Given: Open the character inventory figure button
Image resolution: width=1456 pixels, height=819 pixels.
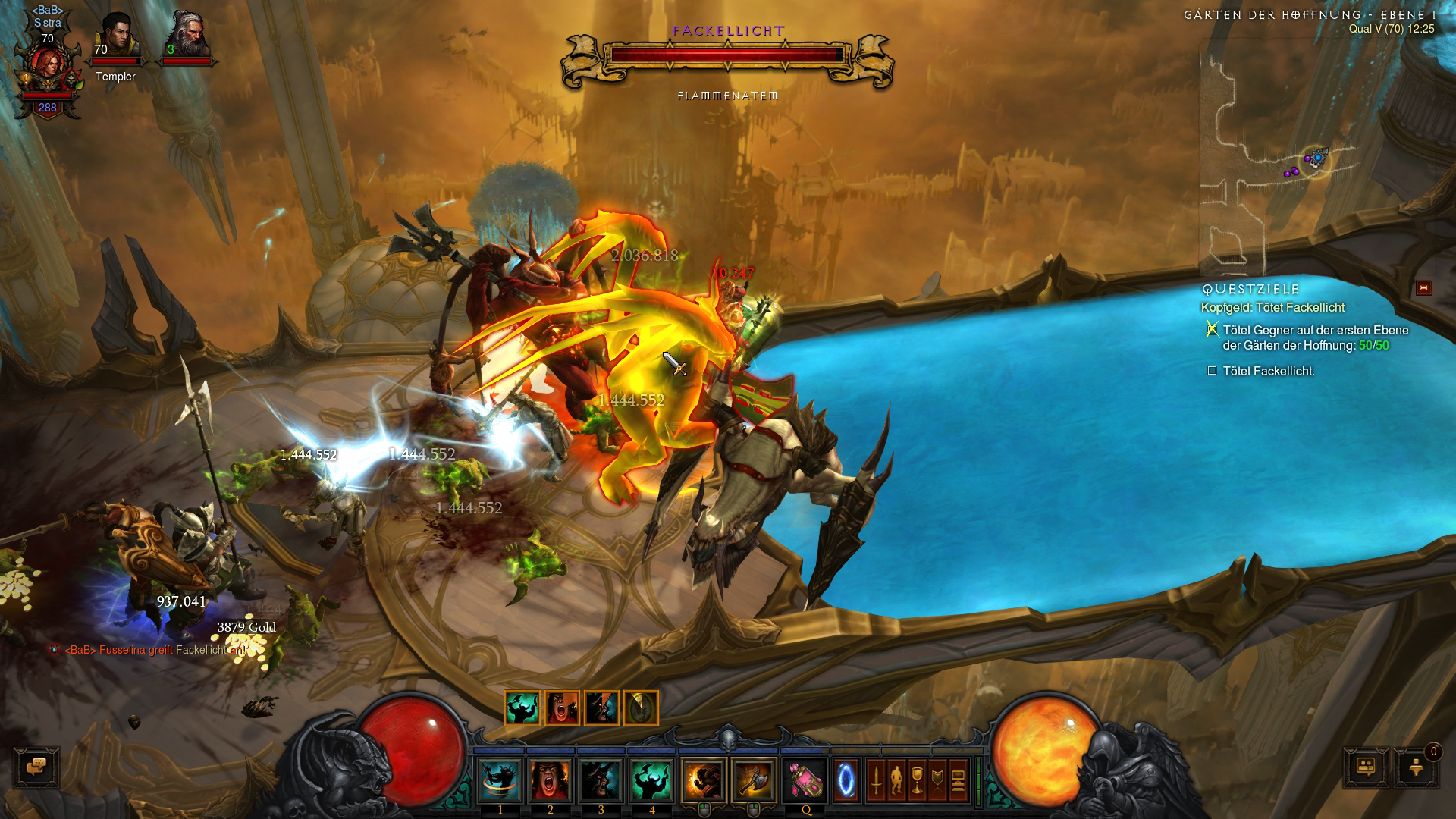Looking at the screenshot, I should tap(896, 780).
